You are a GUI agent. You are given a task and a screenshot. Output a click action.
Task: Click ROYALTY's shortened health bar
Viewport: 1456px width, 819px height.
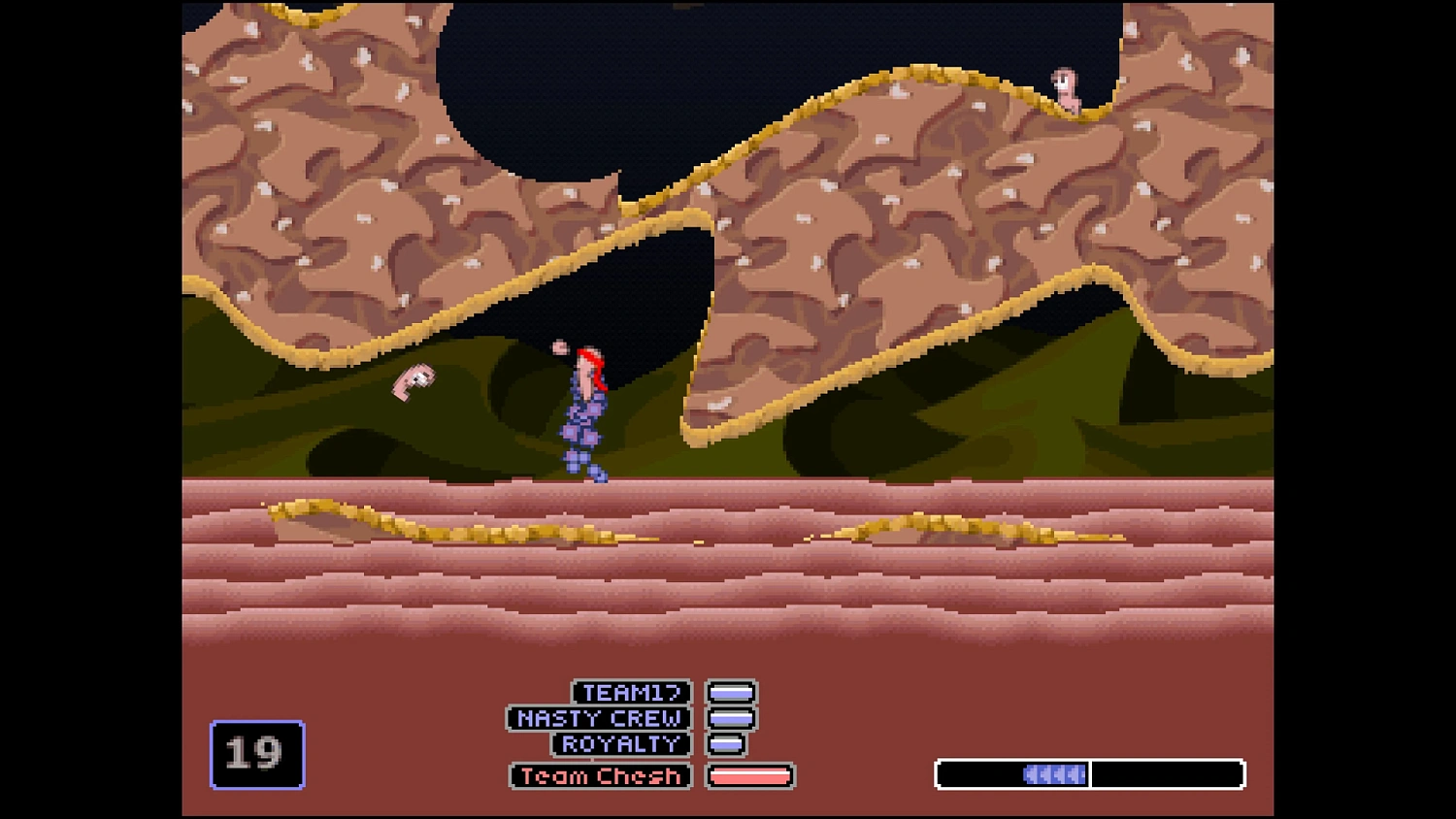pos(723,744)
